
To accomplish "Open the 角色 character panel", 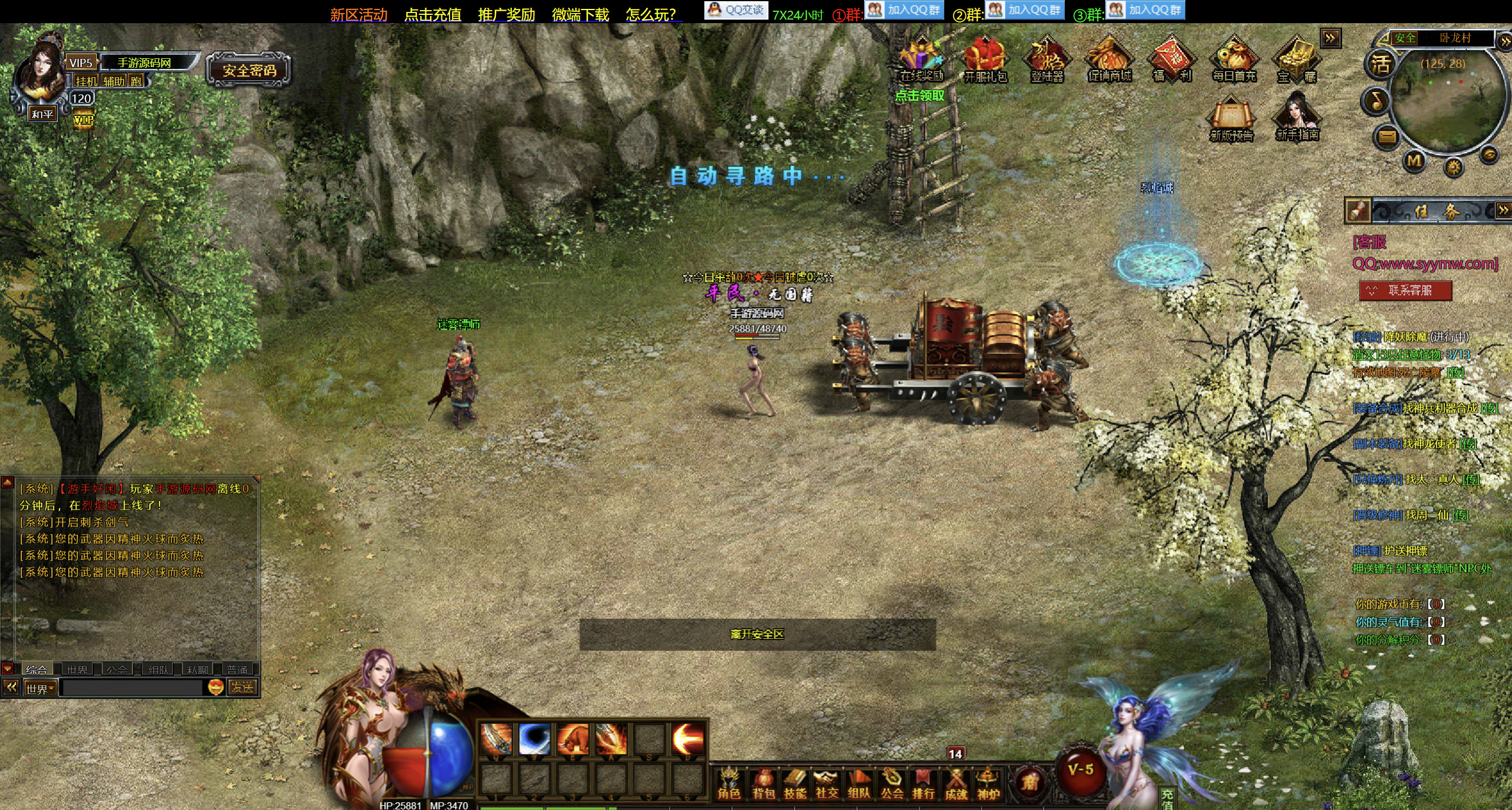I will point(729,784).
